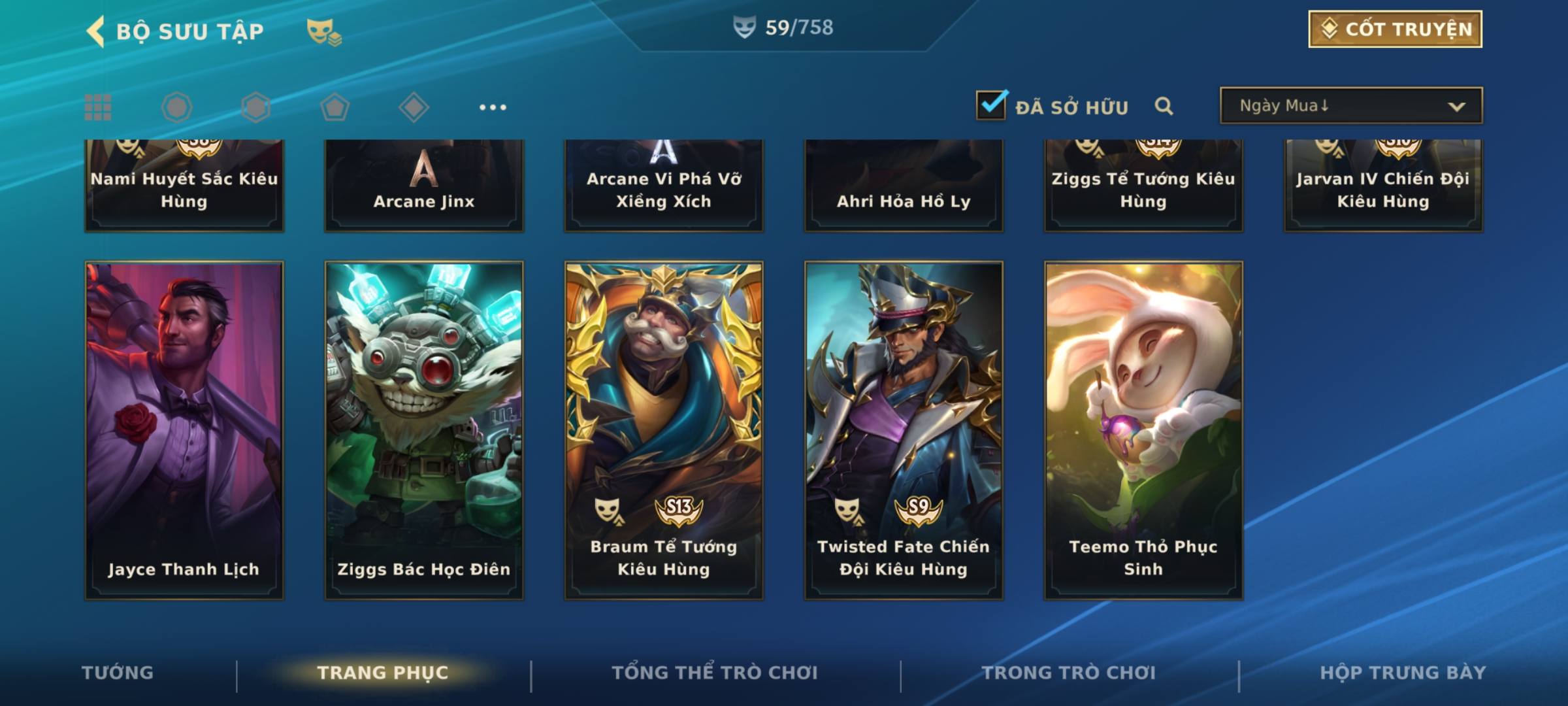The image size is (1568, 706).
Task: Switch to the Tướng tab
Action: tap(118, 673)
